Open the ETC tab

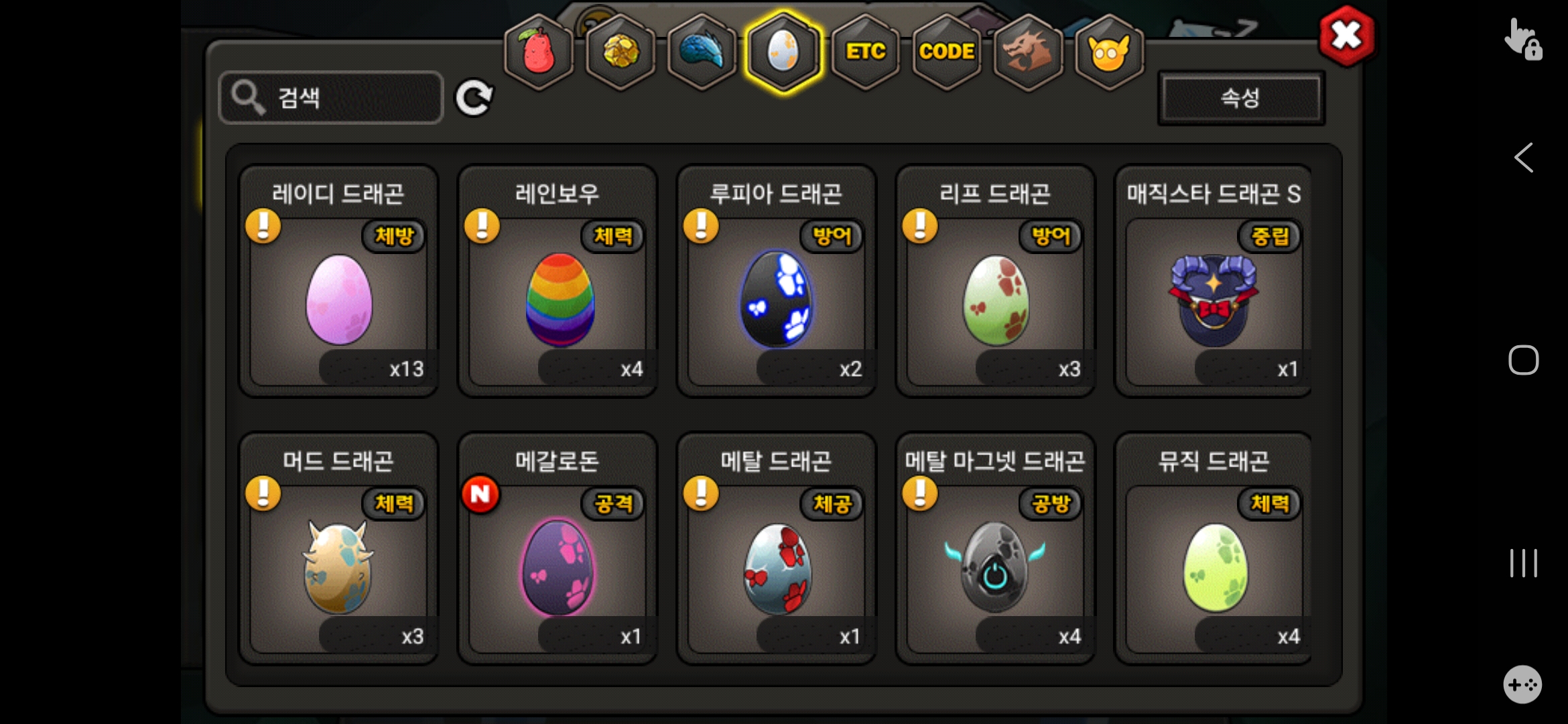(x=865, y=52)
